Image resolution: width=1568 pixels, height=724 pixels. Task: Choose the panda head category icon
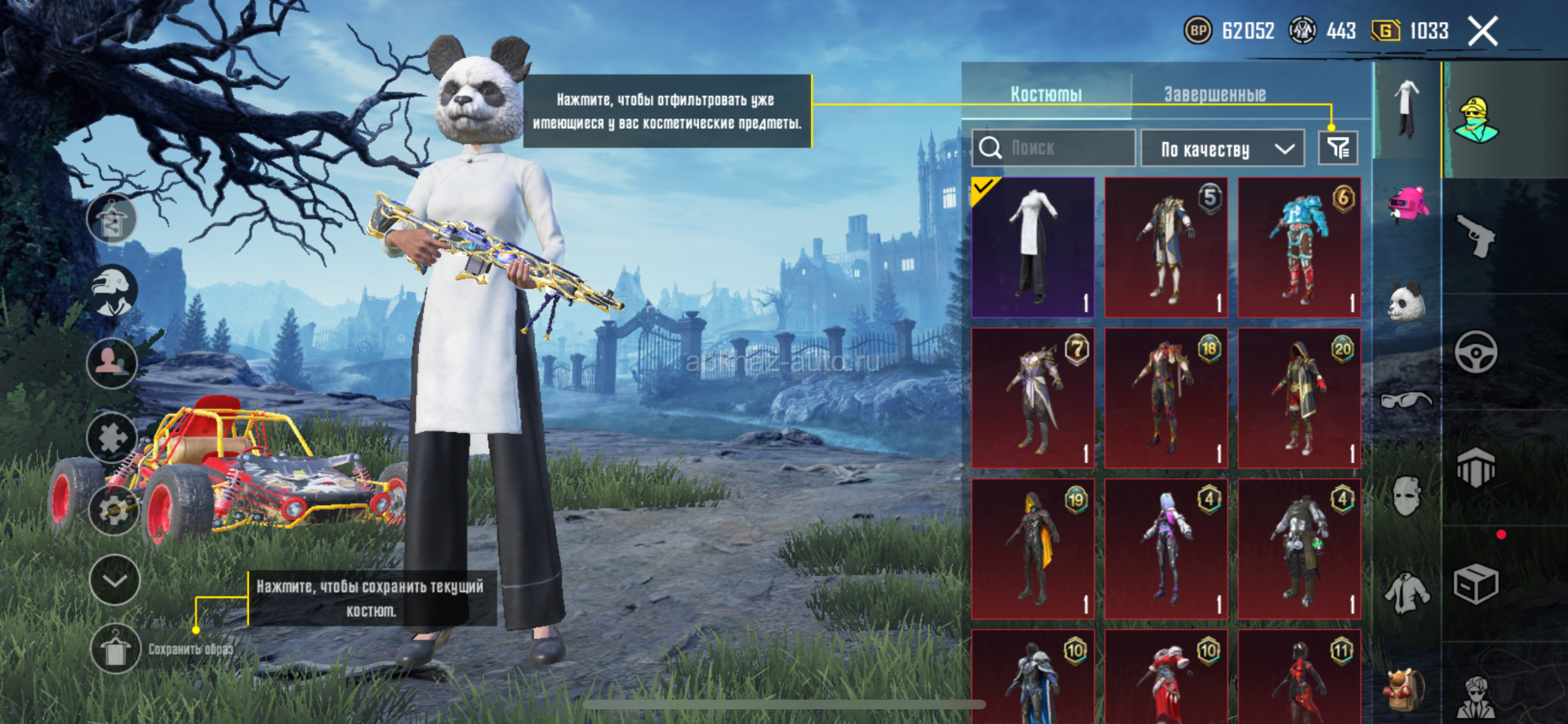pos(1407,302)
